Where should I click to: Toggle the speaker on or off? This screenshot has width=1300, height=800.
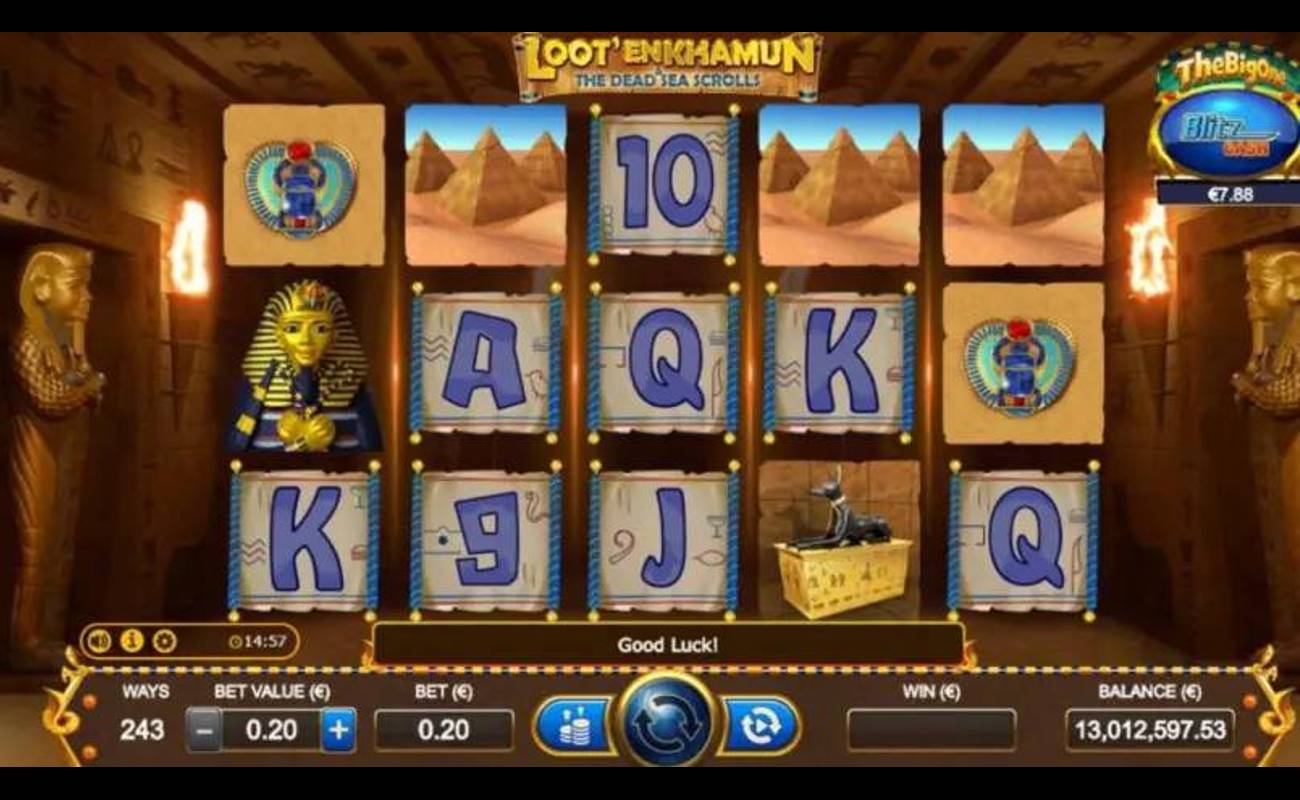97,639
